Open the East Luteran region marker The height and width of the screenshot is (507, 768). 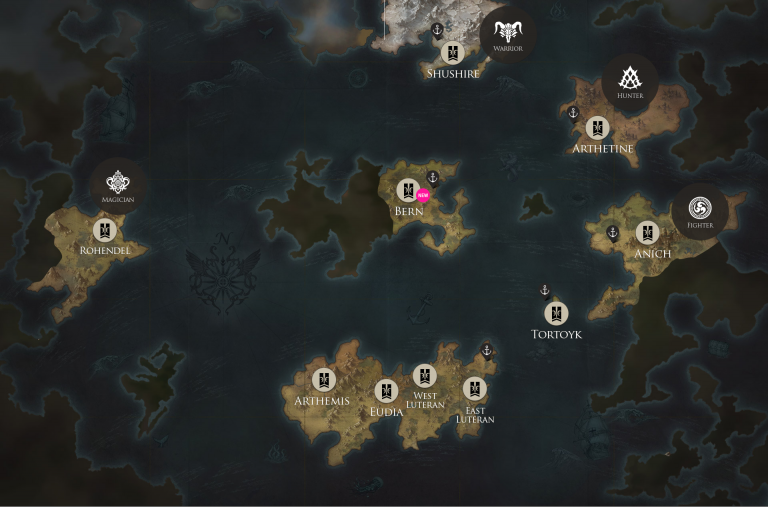pos(475,388)
